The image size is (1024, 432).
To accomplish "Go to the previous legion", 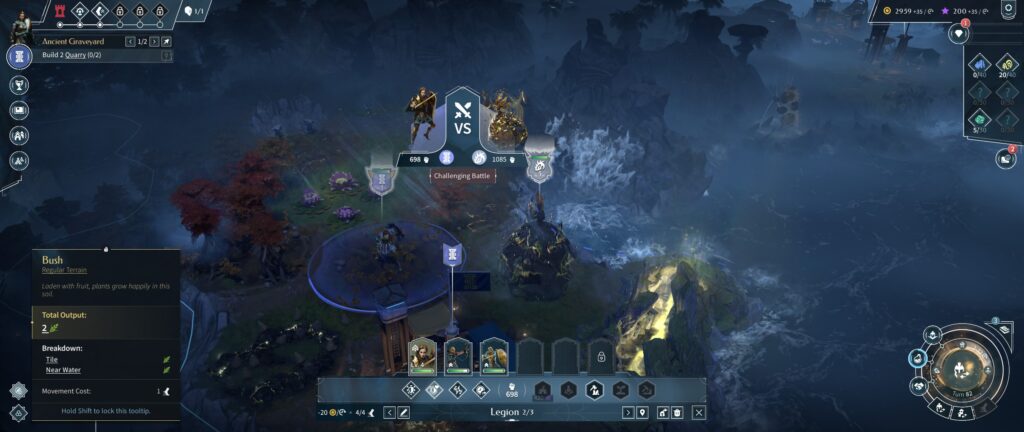I will tap(390, 412).
